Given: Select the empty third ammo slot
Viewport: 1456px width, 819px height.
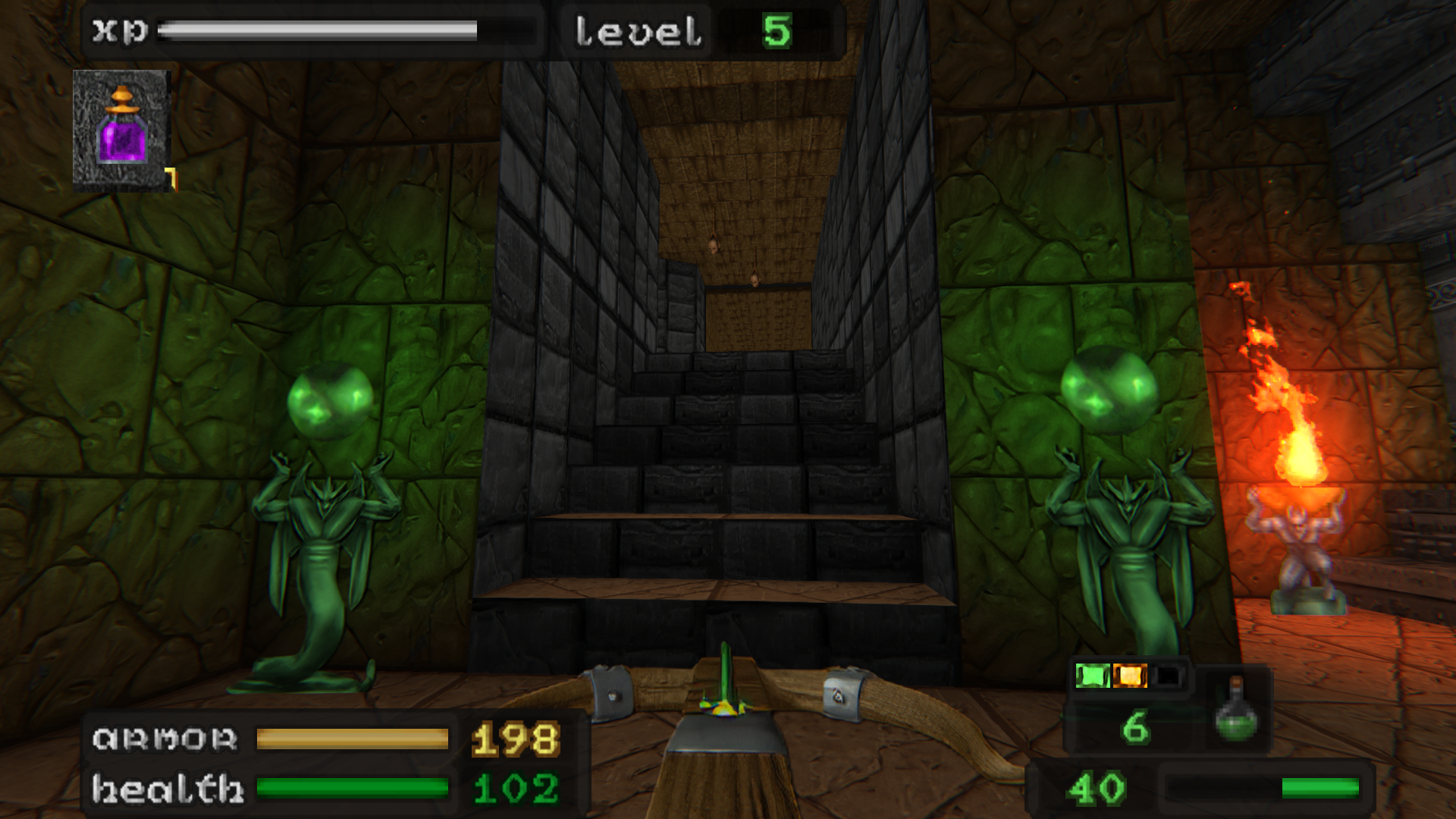Looking at the screenshot, I should (1168, 673).
